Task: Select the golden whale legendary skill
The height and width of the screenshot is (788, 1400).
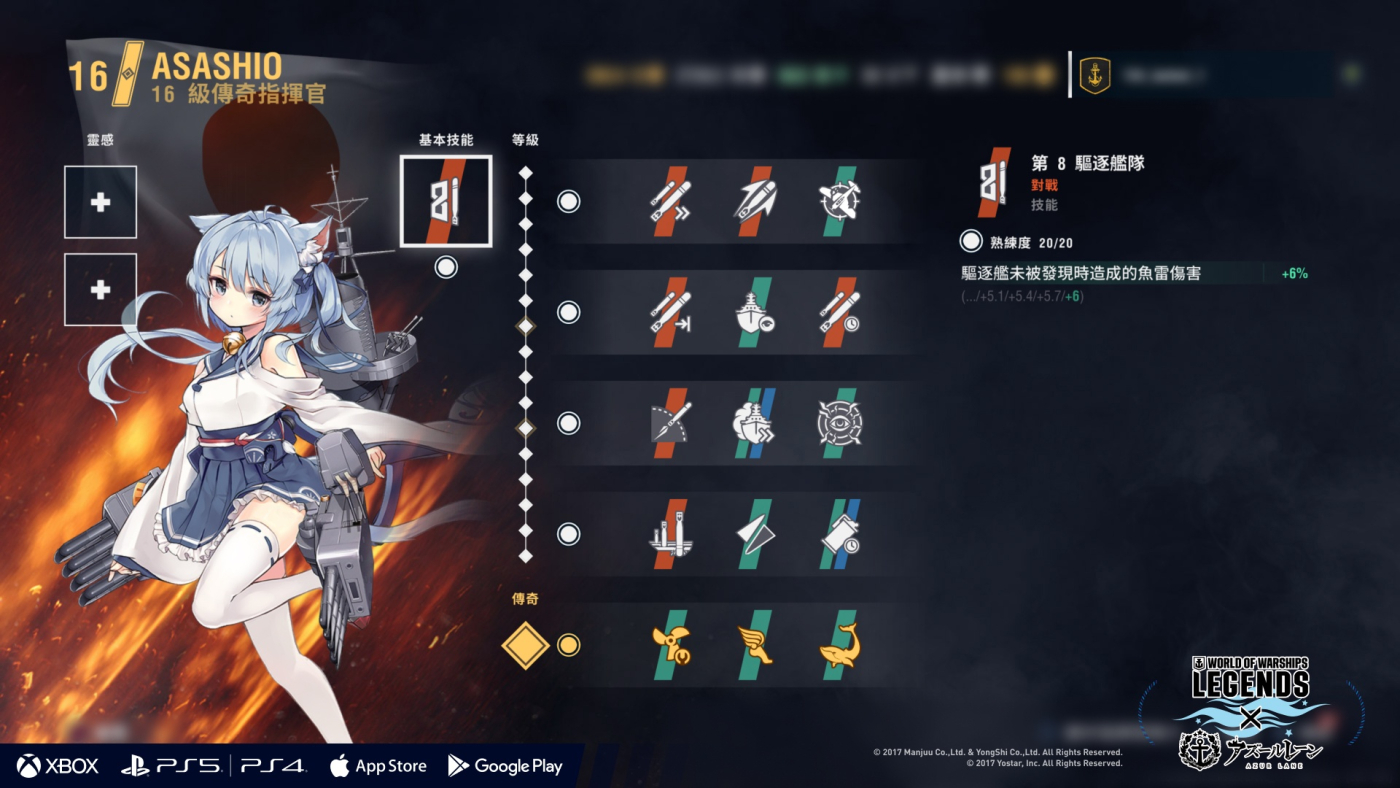Action: (838, 645)
